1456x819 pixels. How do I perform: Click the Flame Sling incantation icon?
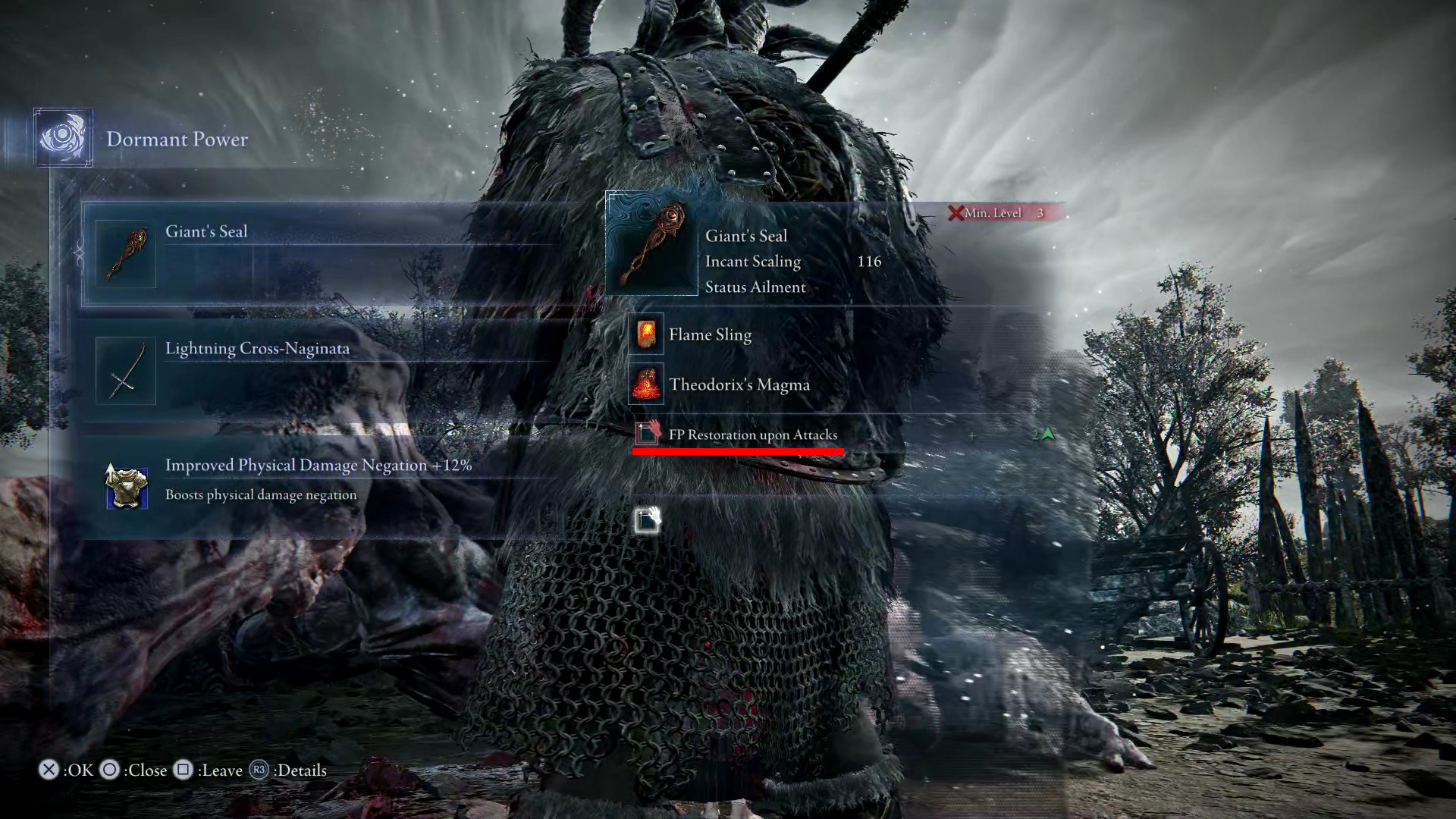click(646, 334)
